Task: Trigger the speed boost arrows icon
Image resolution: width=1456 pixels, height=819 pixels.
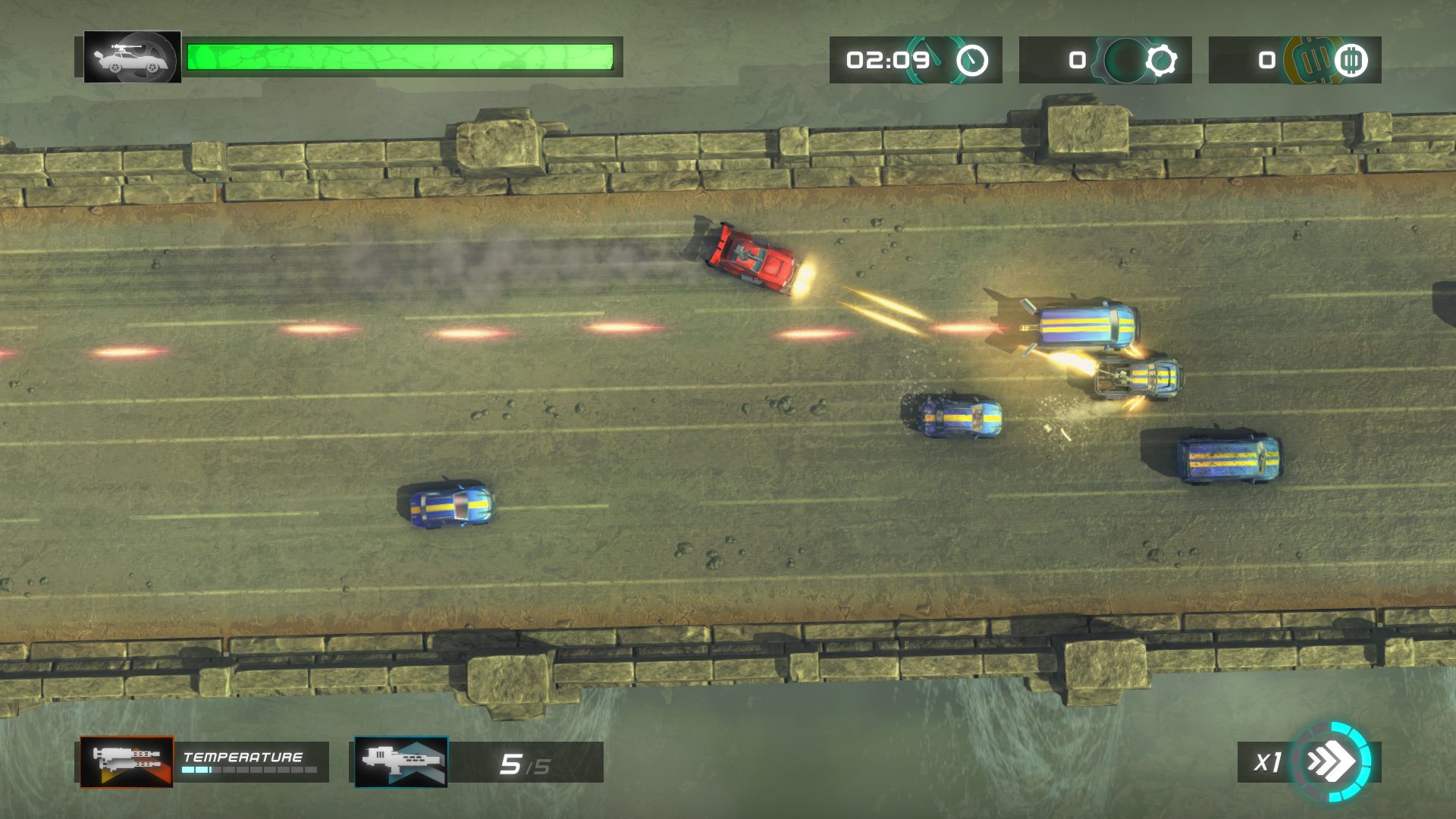Action: coord(1332,761)
